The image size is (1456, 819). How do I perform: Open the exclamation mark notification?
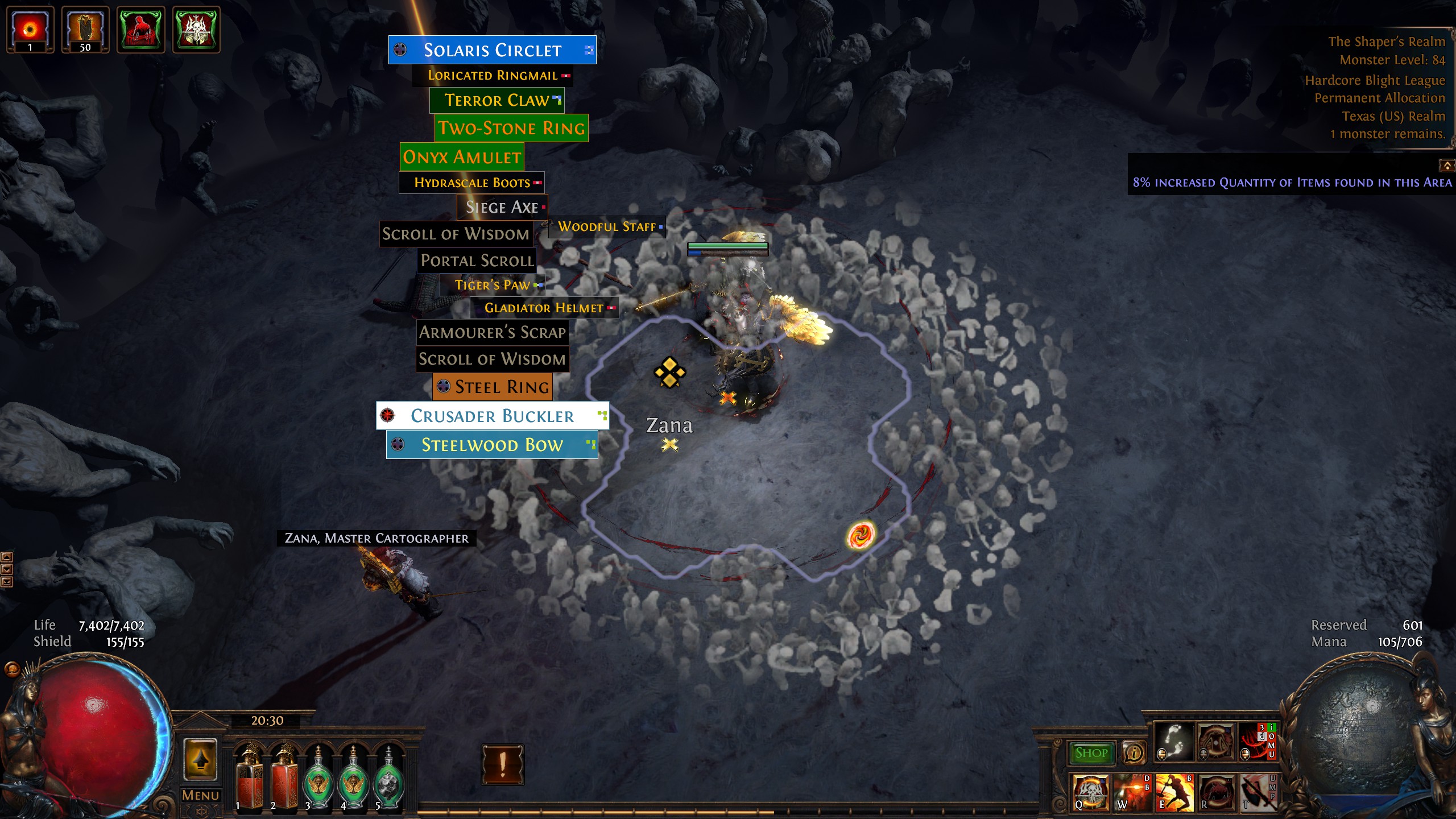point(503,765)
